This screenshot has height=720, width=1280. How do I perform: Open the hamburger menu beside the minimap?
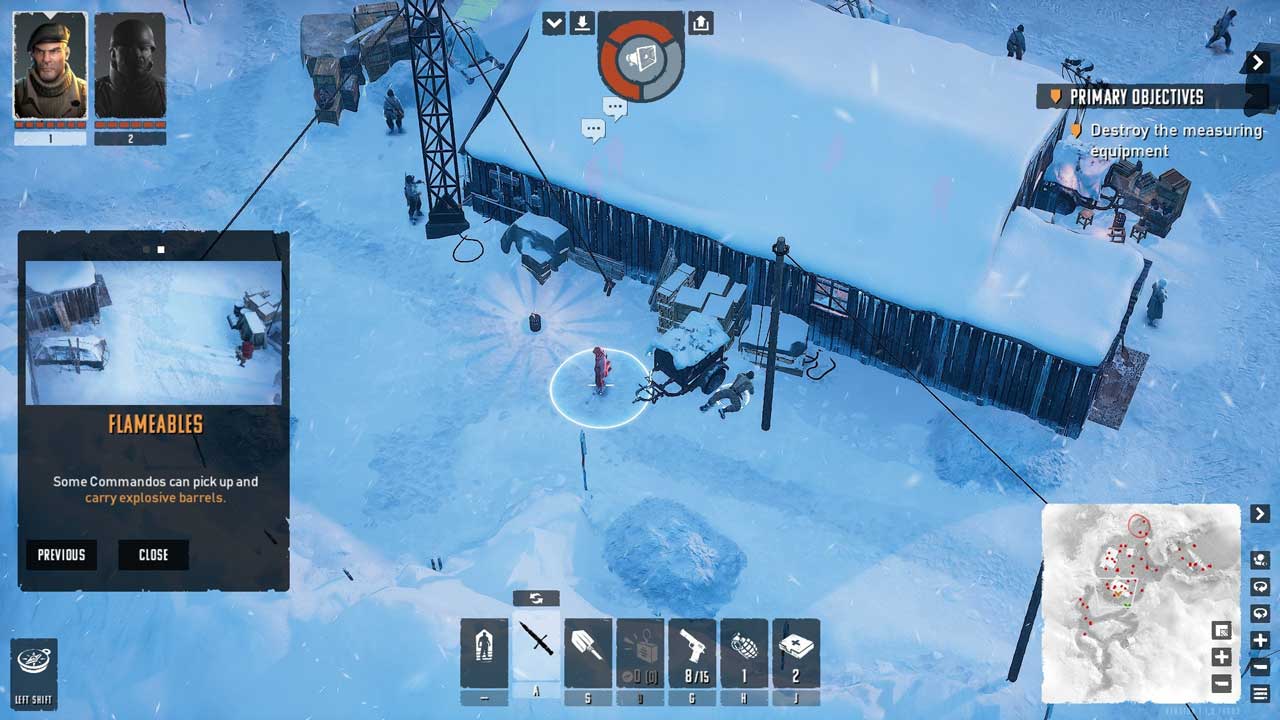coord(1260,693)
